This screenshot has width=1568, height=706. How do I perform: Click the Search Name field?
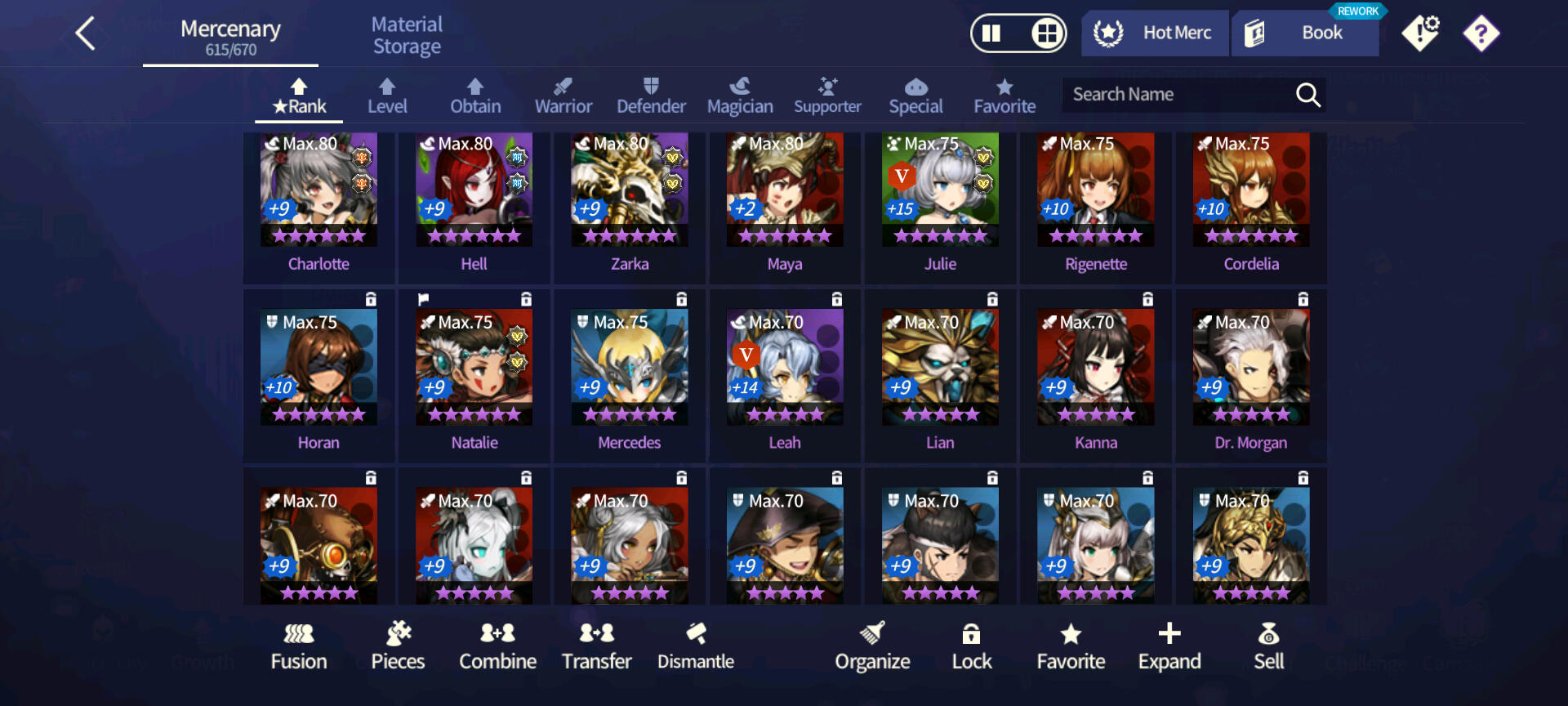(1176, 95)
